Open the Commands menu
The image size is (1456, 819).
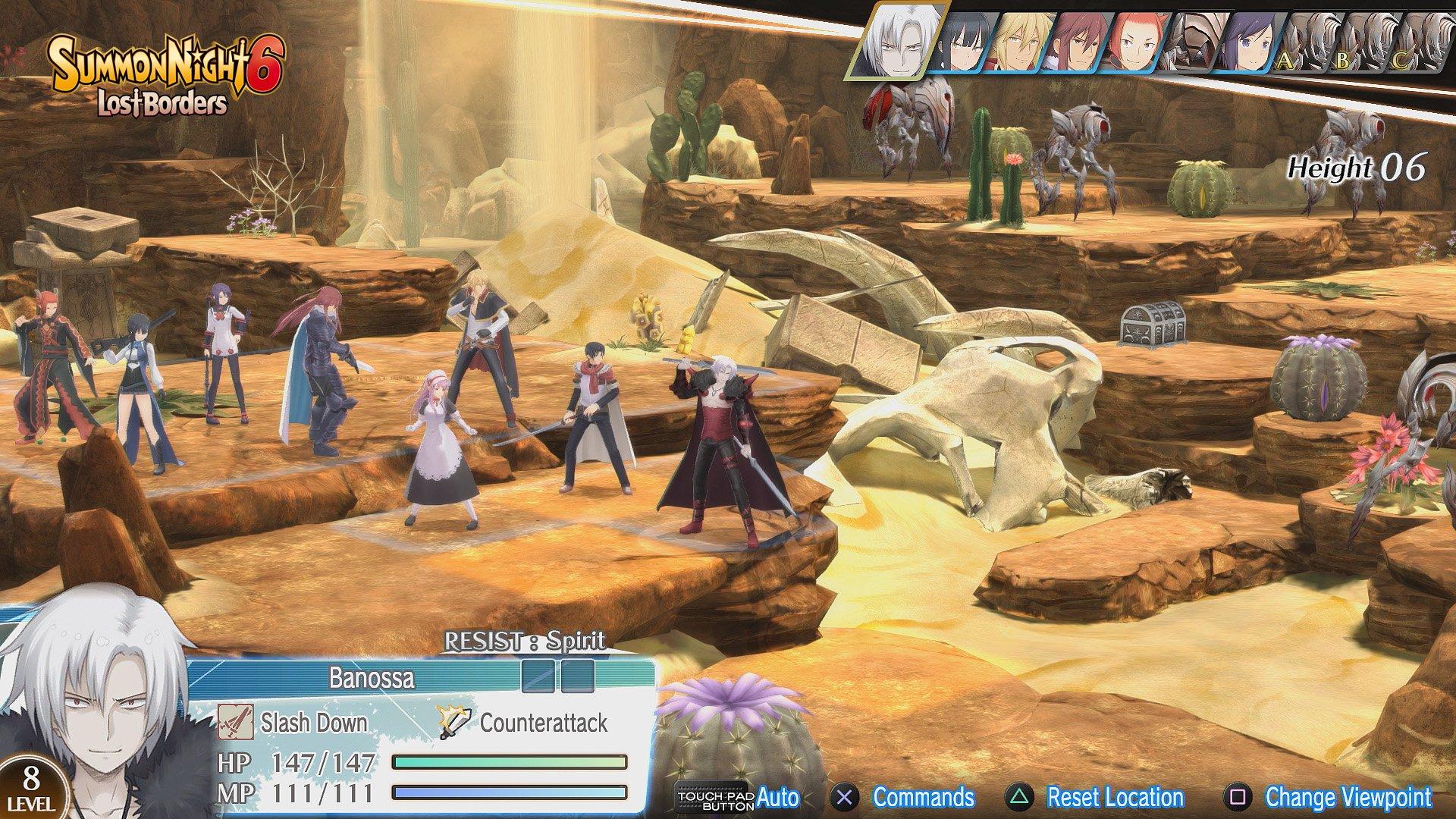click(x=910, y=798)
